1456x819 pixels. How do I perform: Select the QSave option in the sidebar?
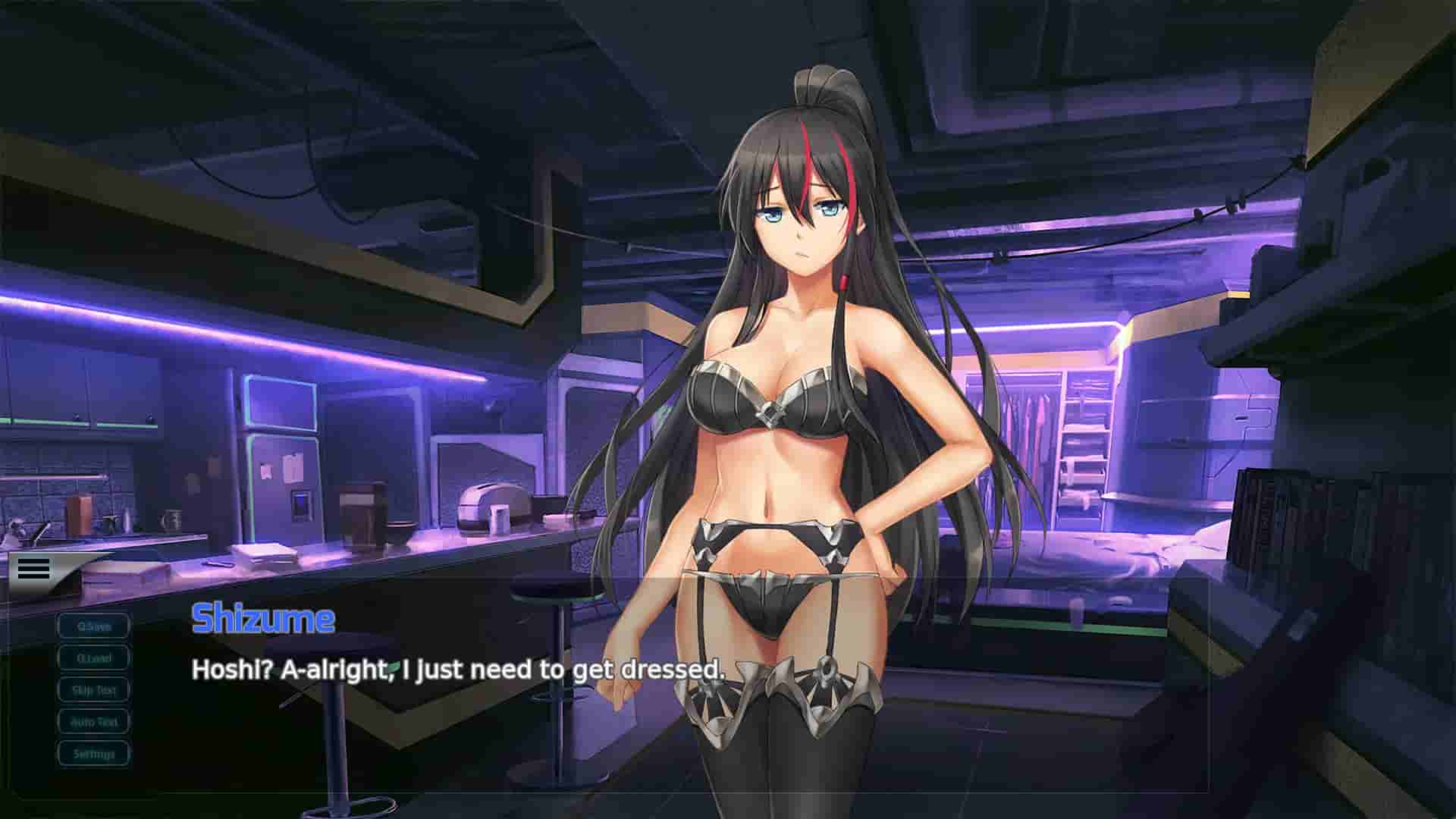(x=93, y=626)
